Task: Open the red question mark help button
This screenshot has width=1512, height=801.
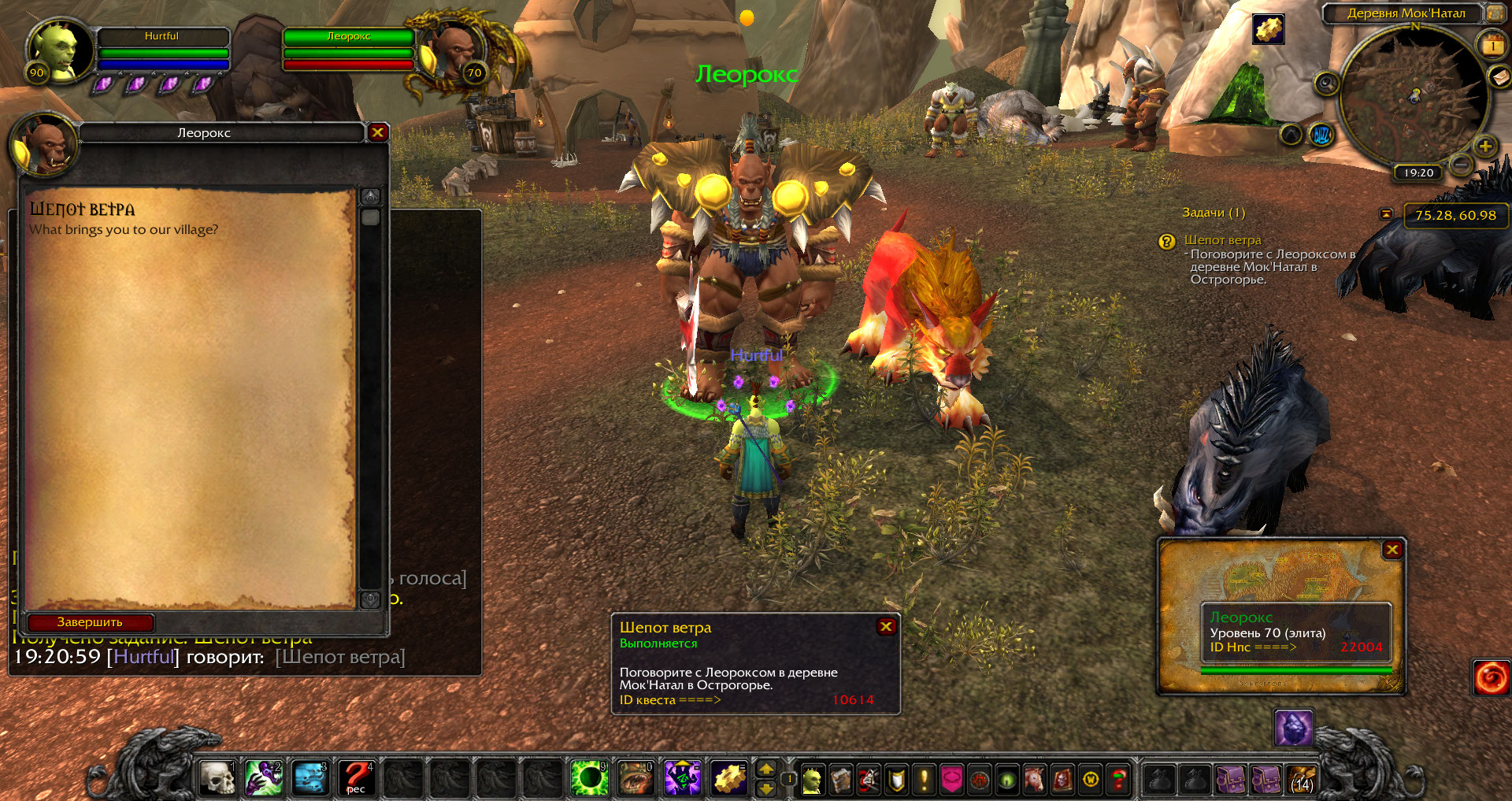Action: [1117, 780]
